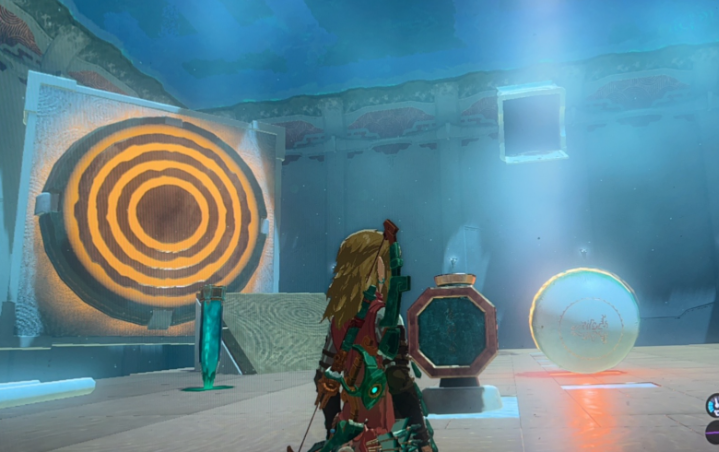Select the blue glowing ability icon

712,405
